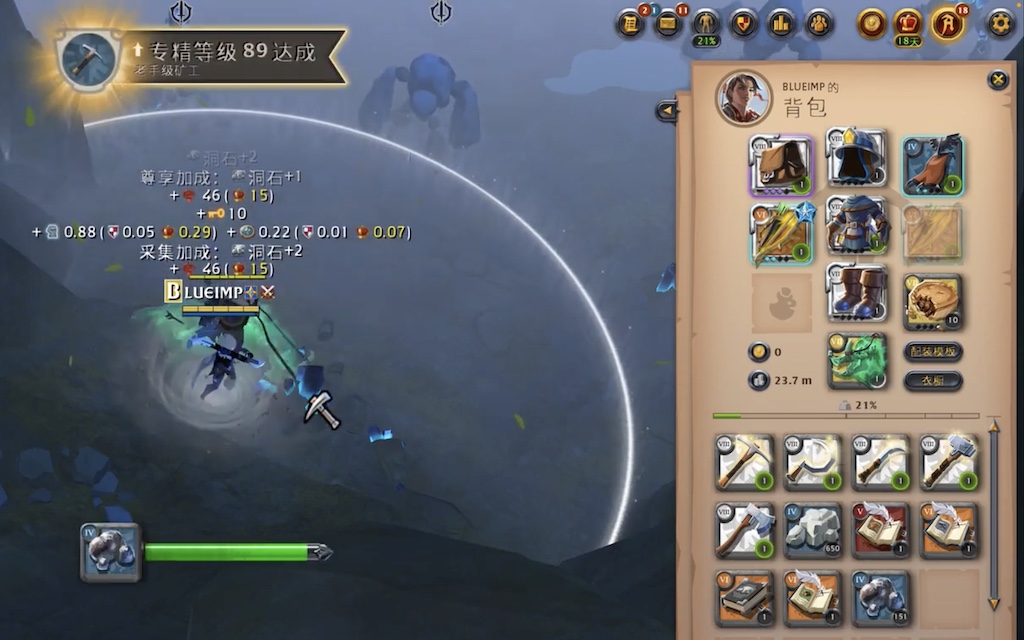Select the green dragon mount slot
This screenshot has width=1024, height=640.
pyautogui.click(x=857, y=360)
